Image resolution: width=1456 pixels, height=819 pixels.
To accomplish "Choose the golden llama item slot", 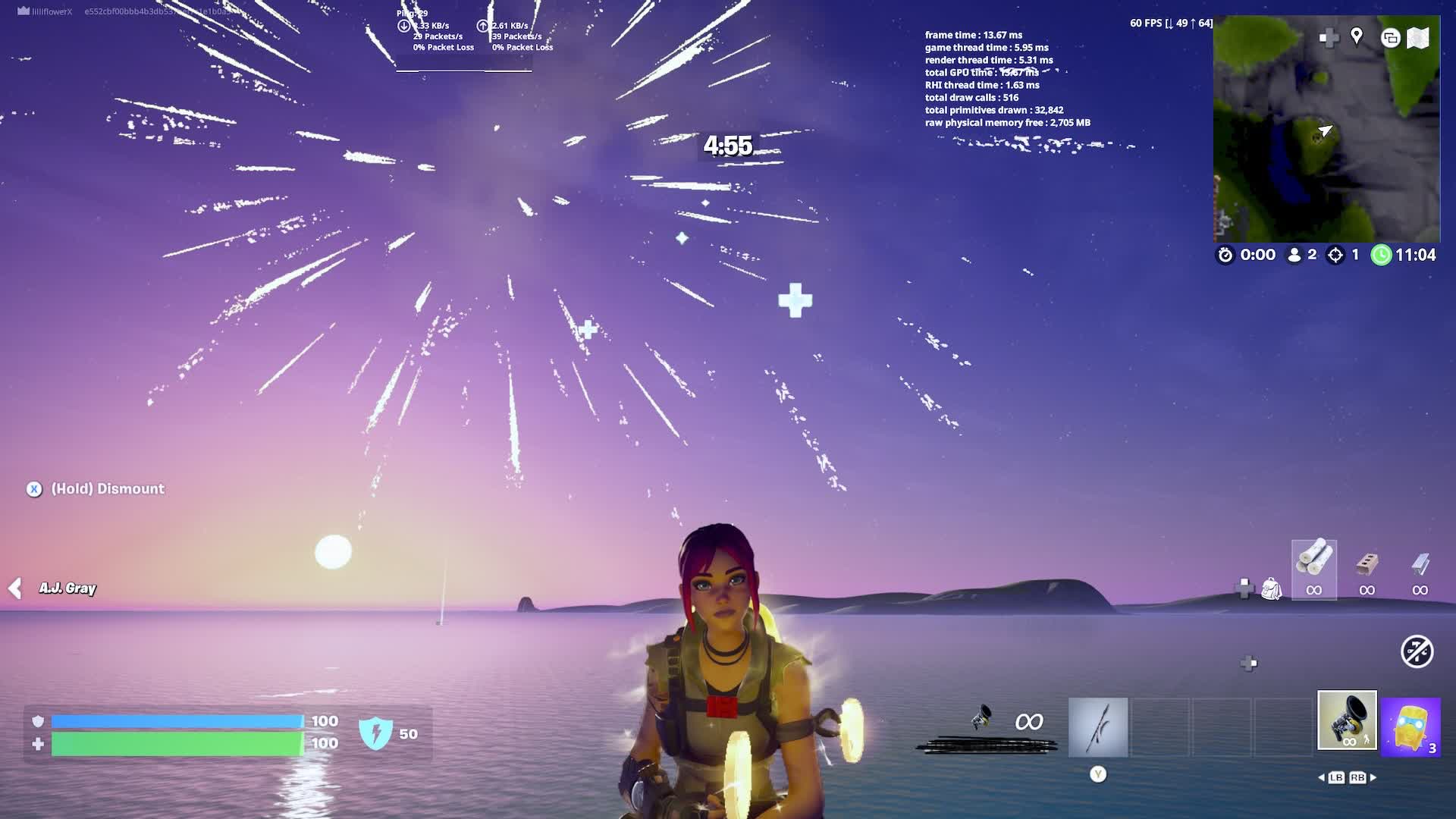I will [x=1410, y=727].
